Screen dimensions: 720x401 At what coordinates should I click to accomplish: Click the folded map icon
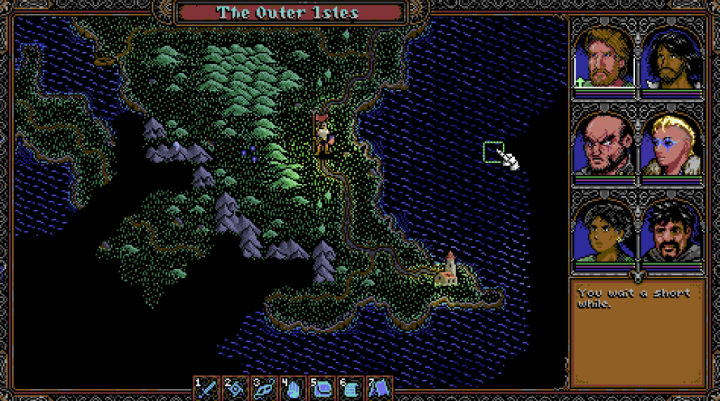(381, 388)
